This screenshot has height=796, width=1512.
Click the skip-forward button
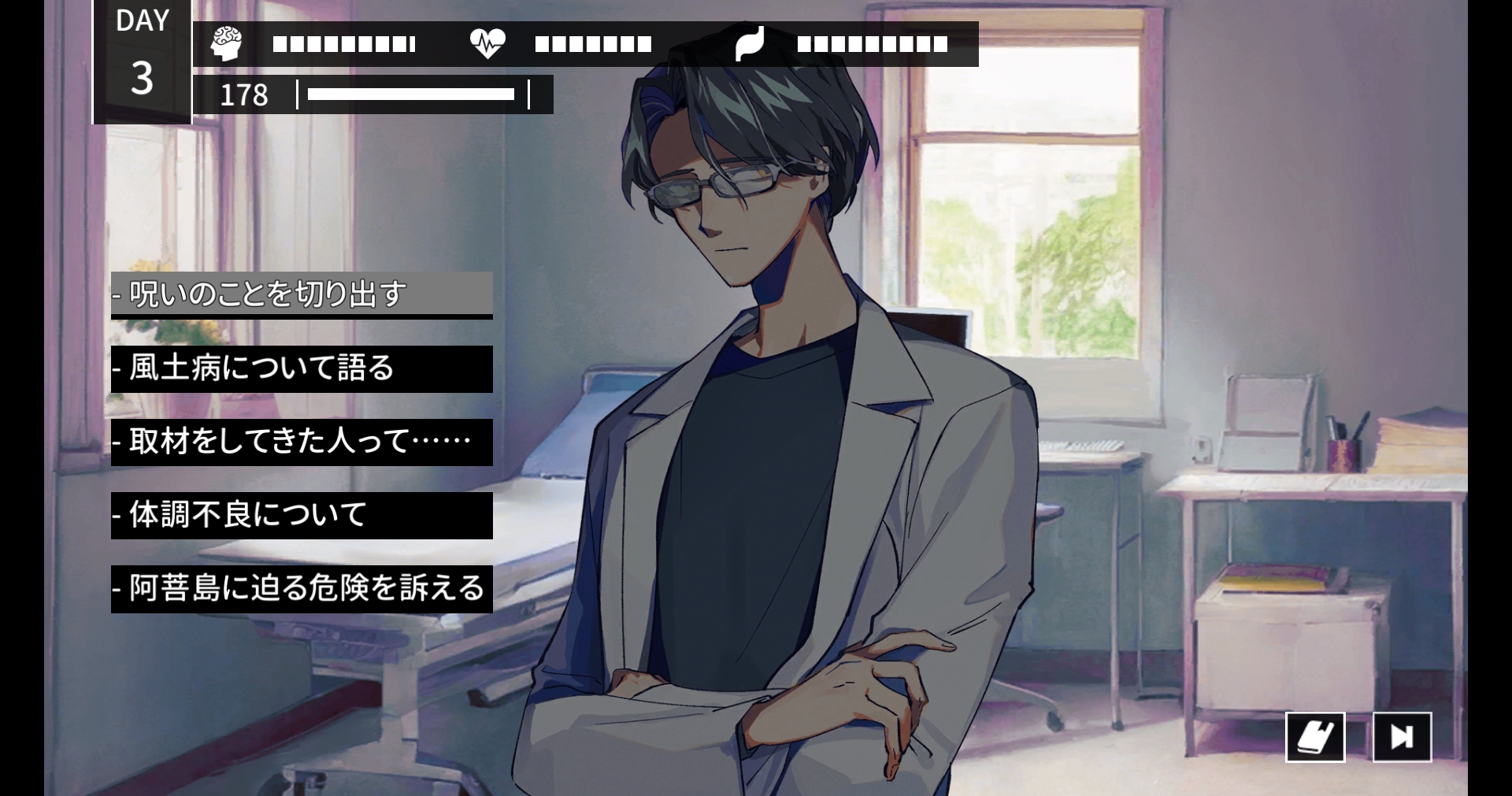coord(1402,737)
